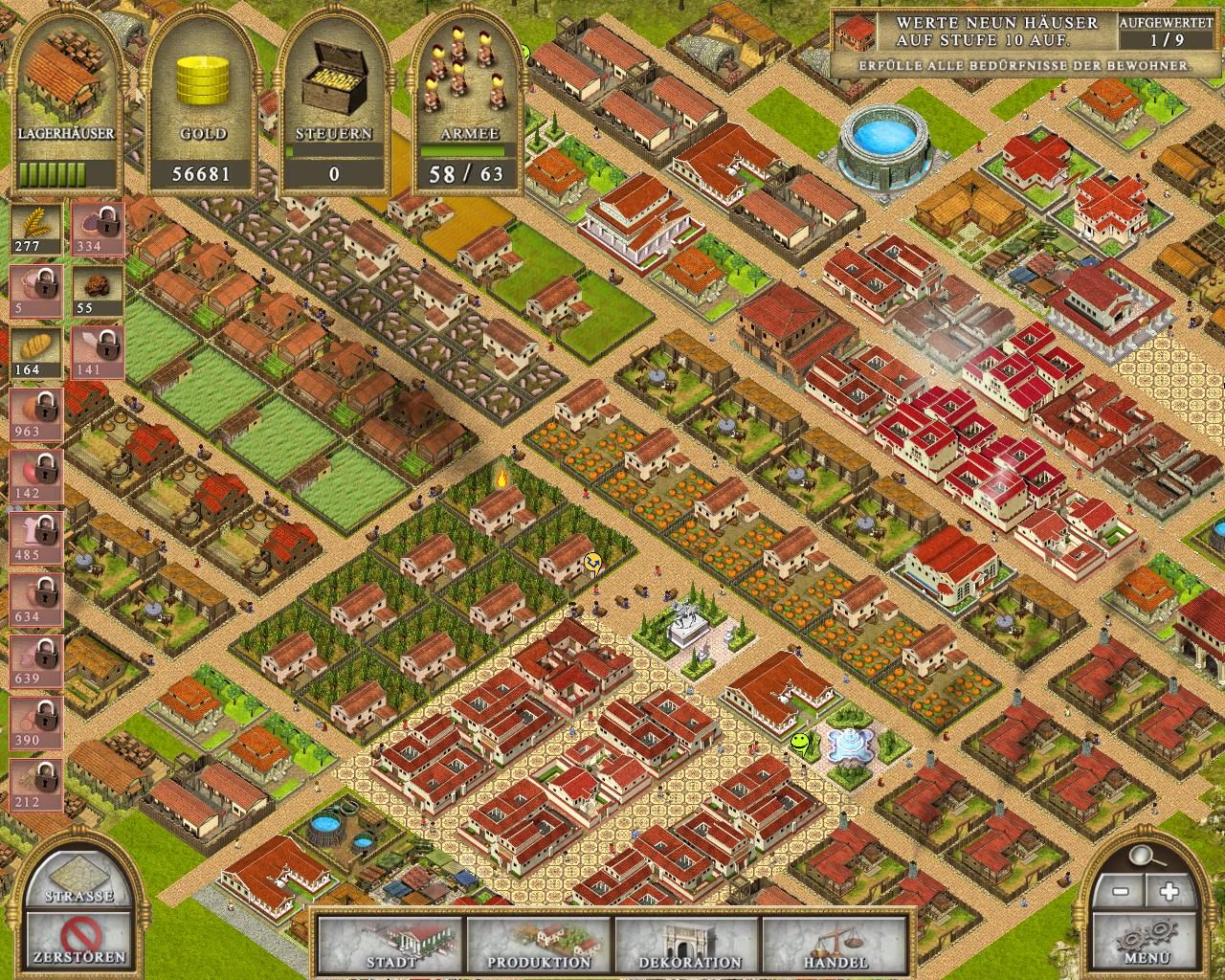This screenshot has width=1225, height=980.
Task: Click the locked resource showing 212
Action: click(x=36, y=784)
